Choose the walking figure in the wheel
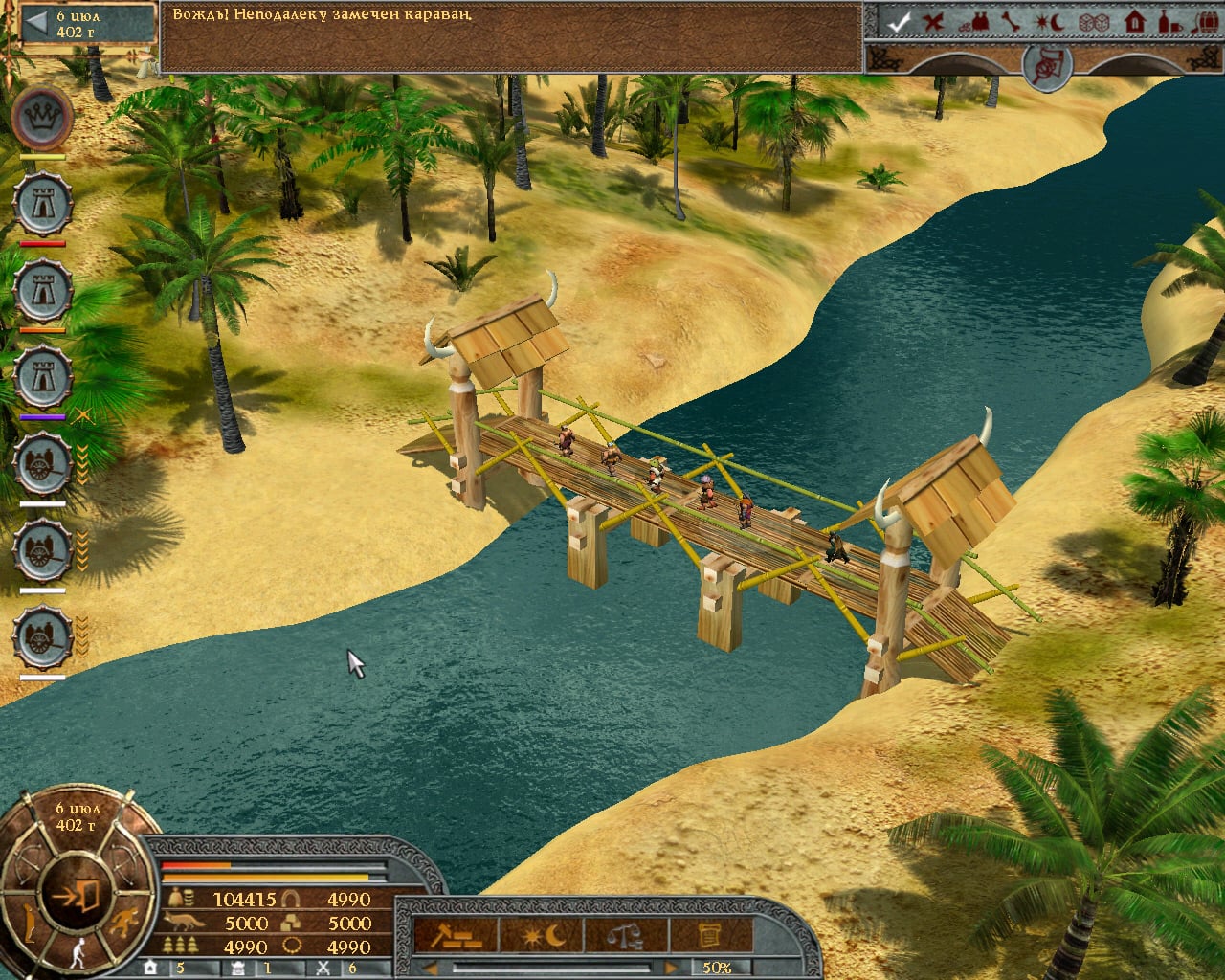Viewport: 1225px width, 980px height. (78, 952)
